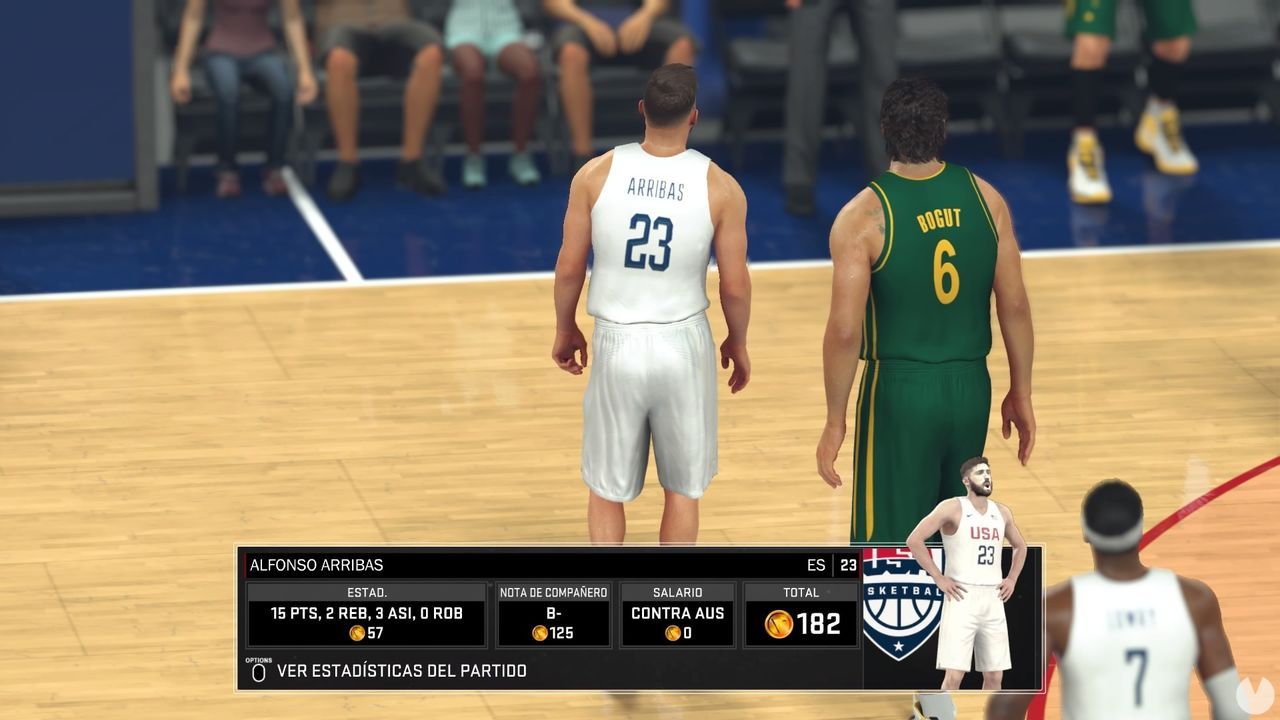Open VER ESTADÍSTICAS DEL PARTIDO
1280x720 pixels.
tap(402, 671)
